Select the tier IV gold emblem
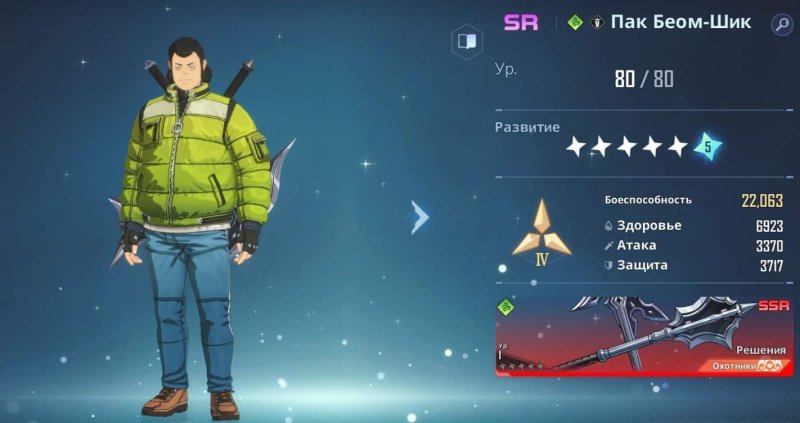 click(541, 232)
